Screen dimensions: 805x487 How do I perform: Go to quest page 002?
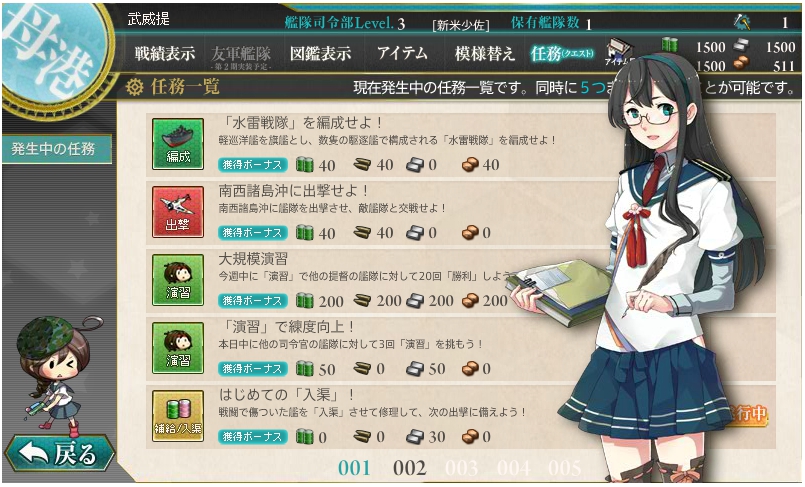tap(409, 468)
